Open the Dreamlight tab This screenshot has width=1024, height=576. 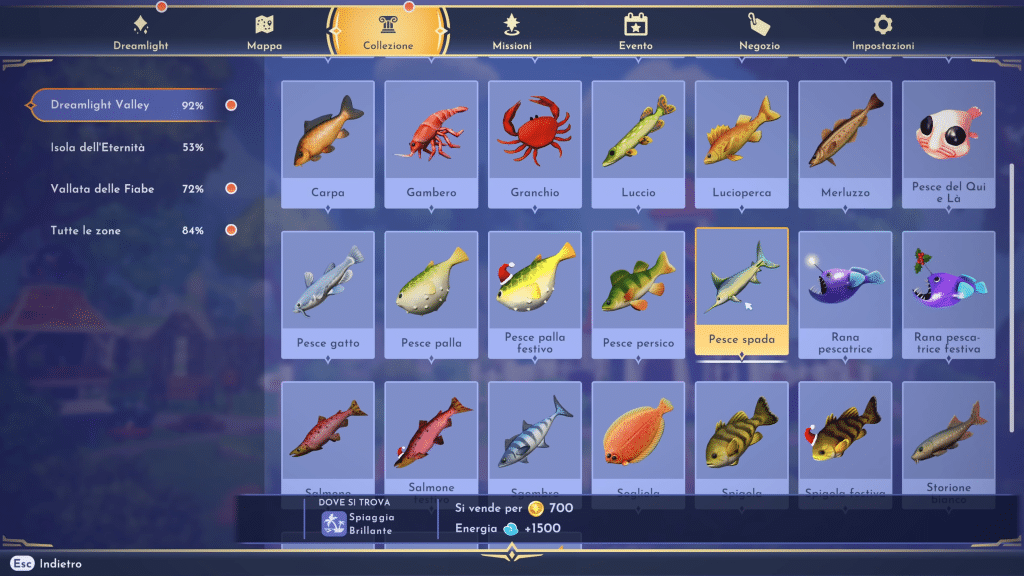140,32
